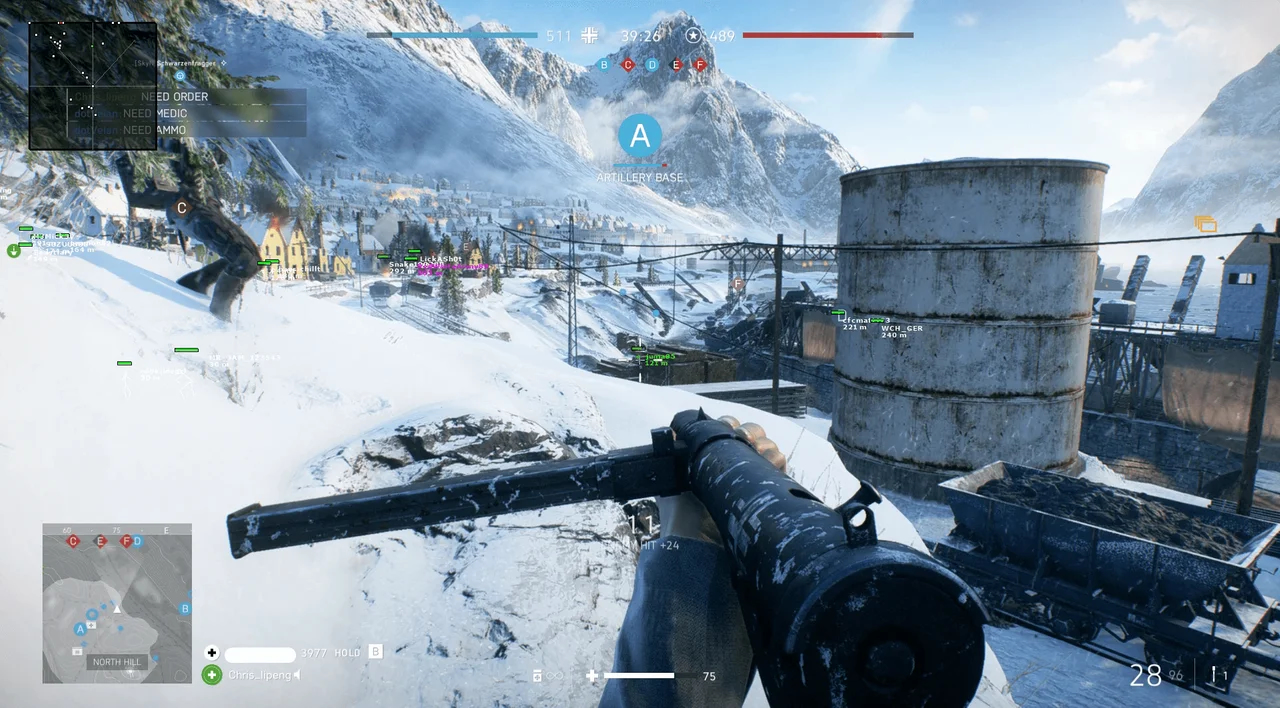Choose the red F flag in the top objective bar
Viewport: 1280px width, 708px height.
tap(700, 65)
